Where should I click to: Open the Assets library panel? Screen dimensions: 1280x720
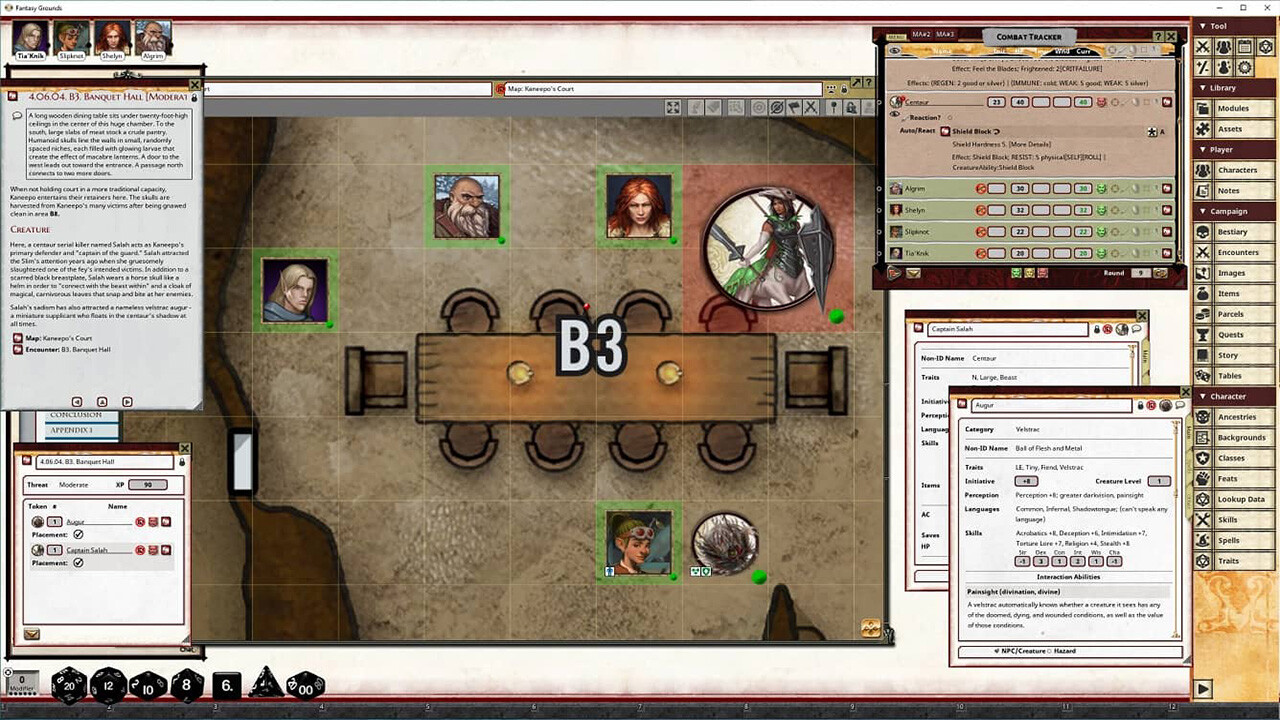[1236, 129]
